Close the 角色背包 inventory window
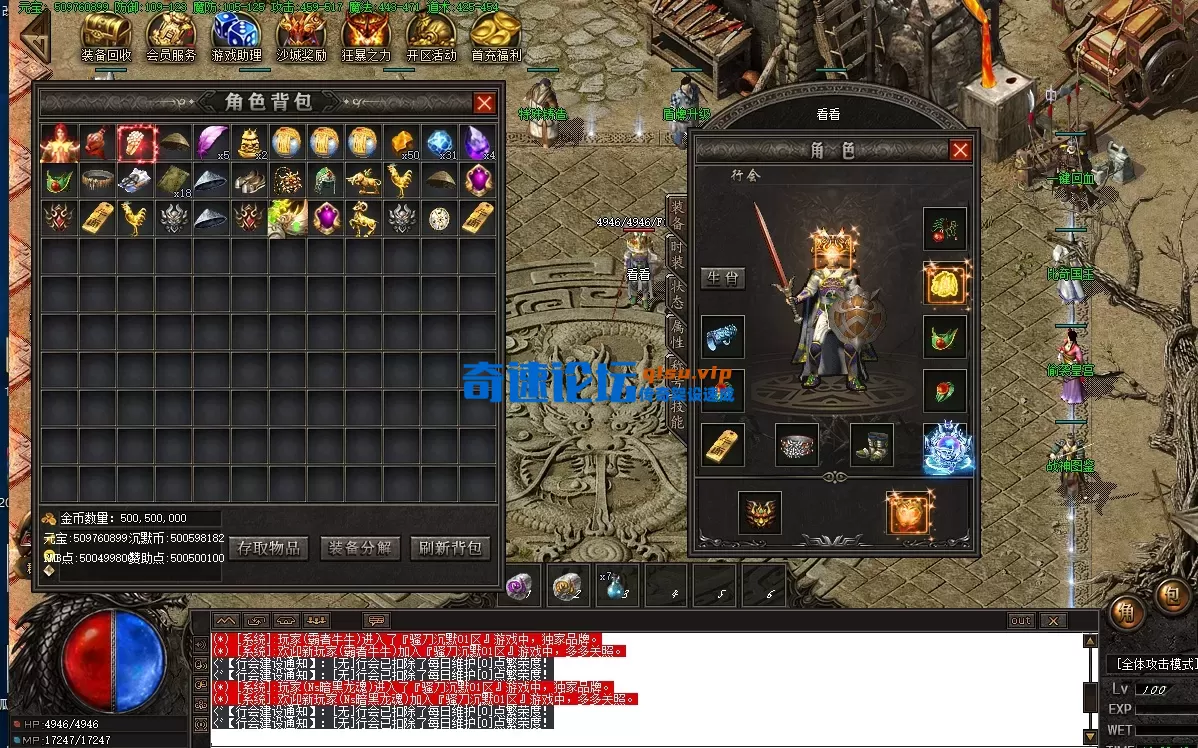1198x748 pixels. tap(484, 103)
